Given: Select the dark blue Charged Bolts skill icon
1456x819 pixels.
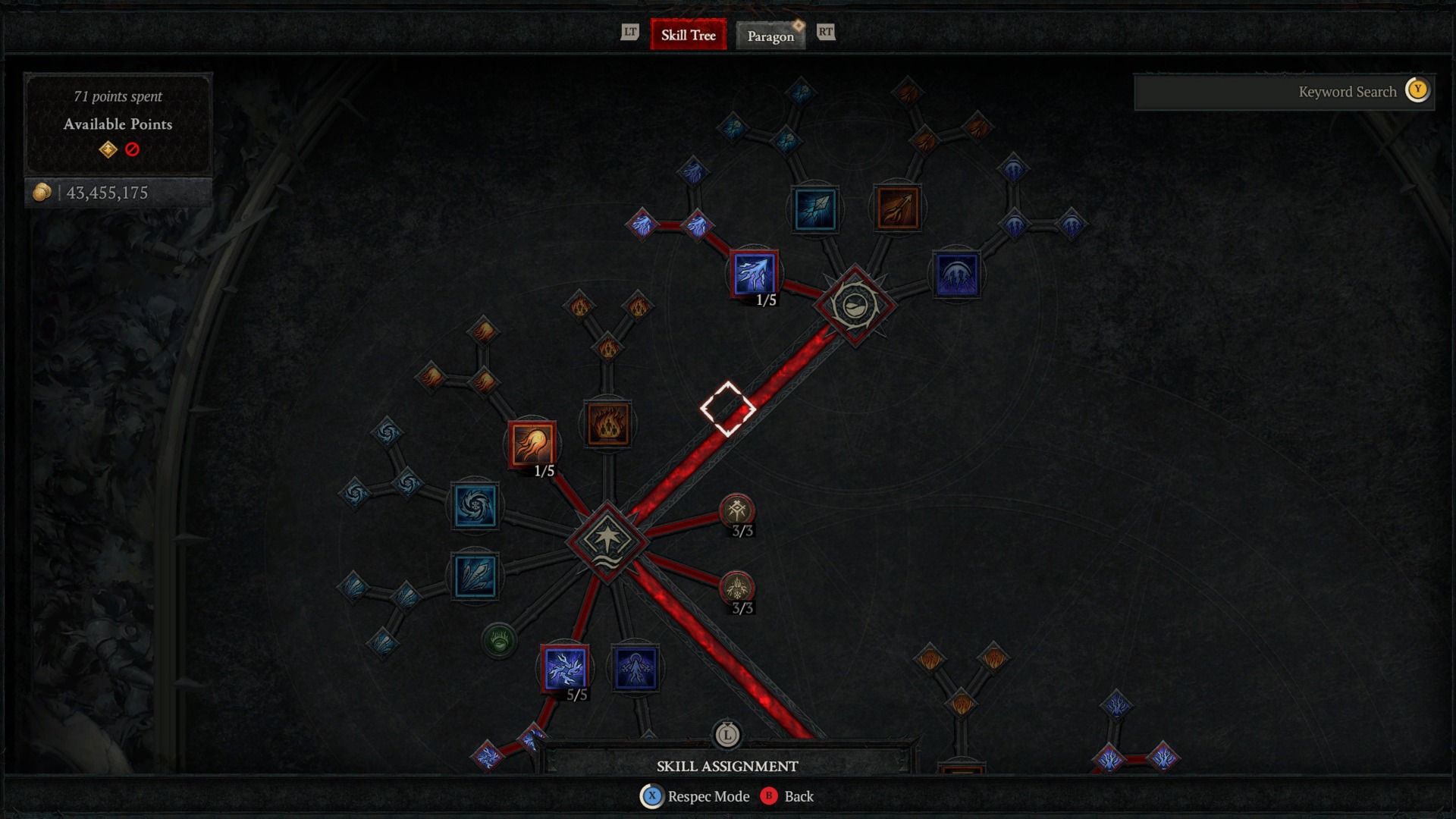Looking at the screenshot, I should tap(637, 667).
